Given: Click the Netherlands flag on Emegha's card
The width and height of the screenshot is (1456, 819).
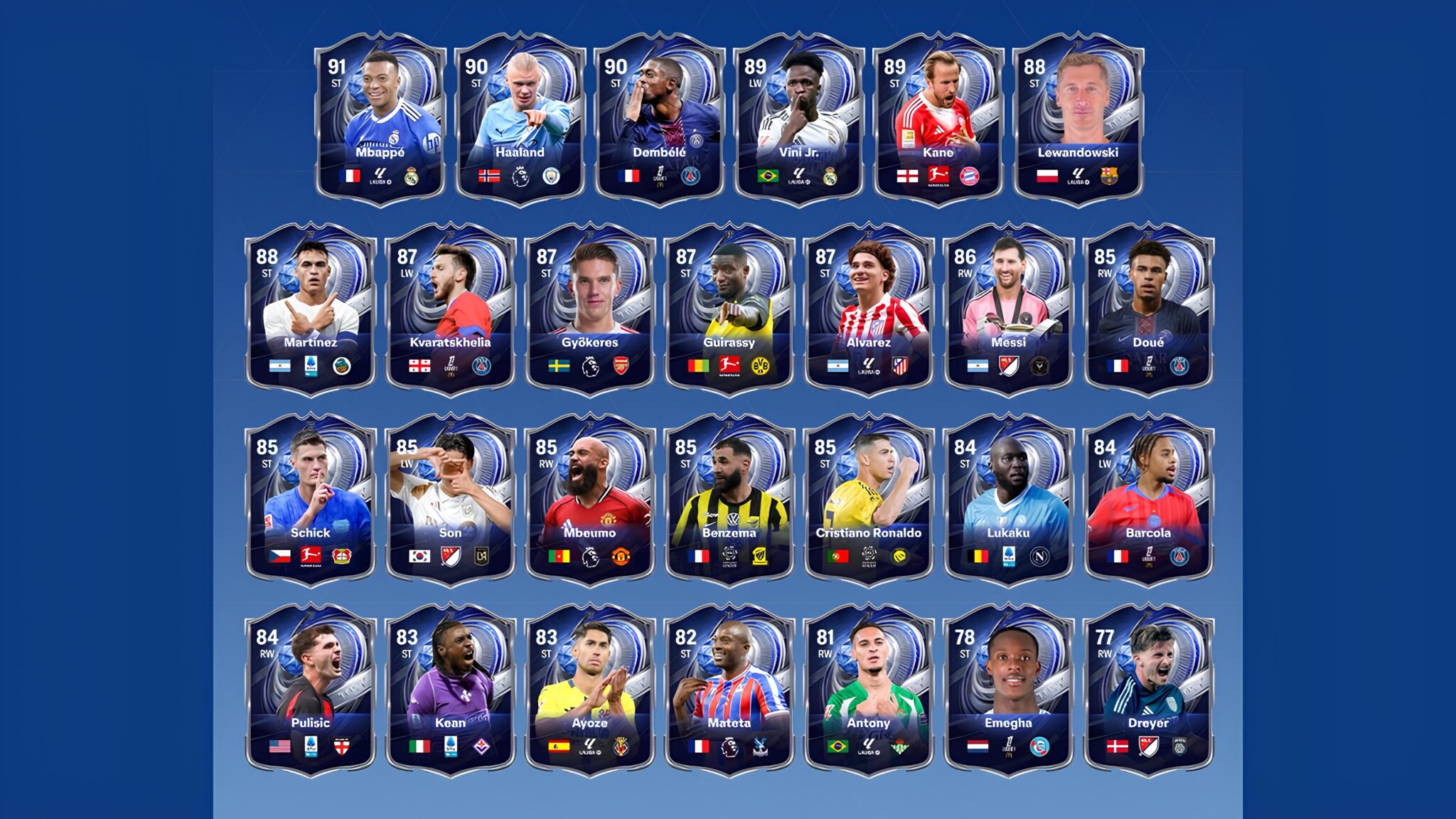Looking at the screenshot, I should (978, 748).
